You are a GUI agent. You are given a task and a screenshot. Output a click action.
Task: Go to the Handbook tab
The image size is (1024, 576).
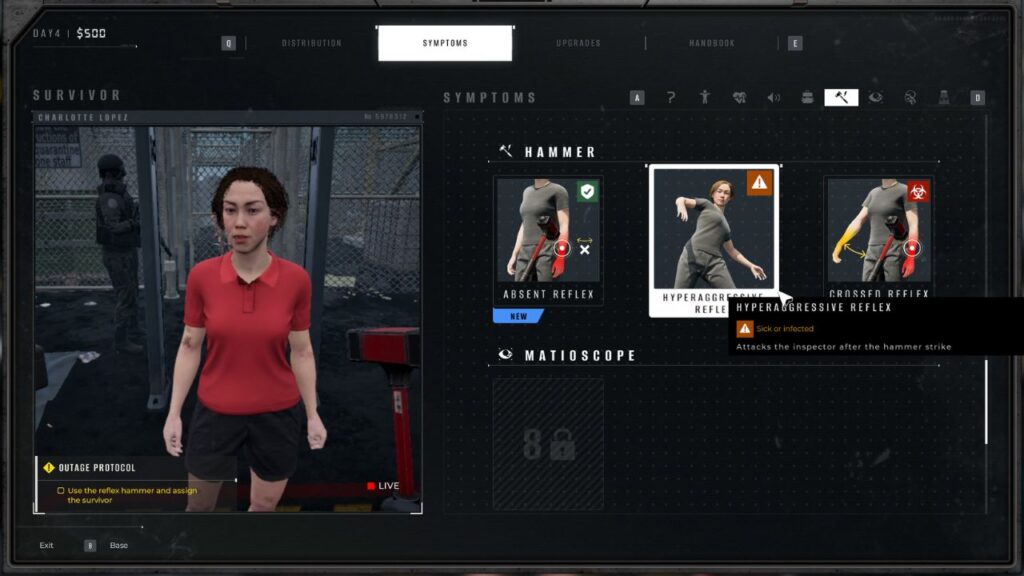(x=712, y=43)
